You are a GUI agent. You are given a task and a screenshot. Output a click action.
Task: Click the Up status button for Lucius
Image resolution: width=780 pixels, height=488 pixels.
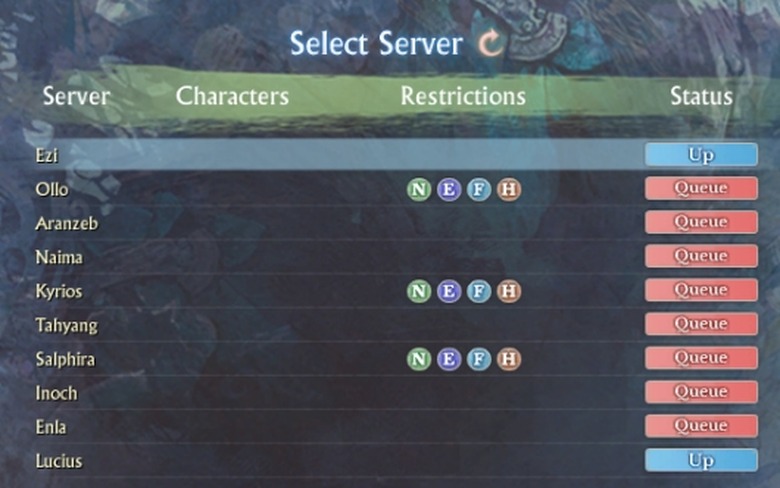pos(701,460)
